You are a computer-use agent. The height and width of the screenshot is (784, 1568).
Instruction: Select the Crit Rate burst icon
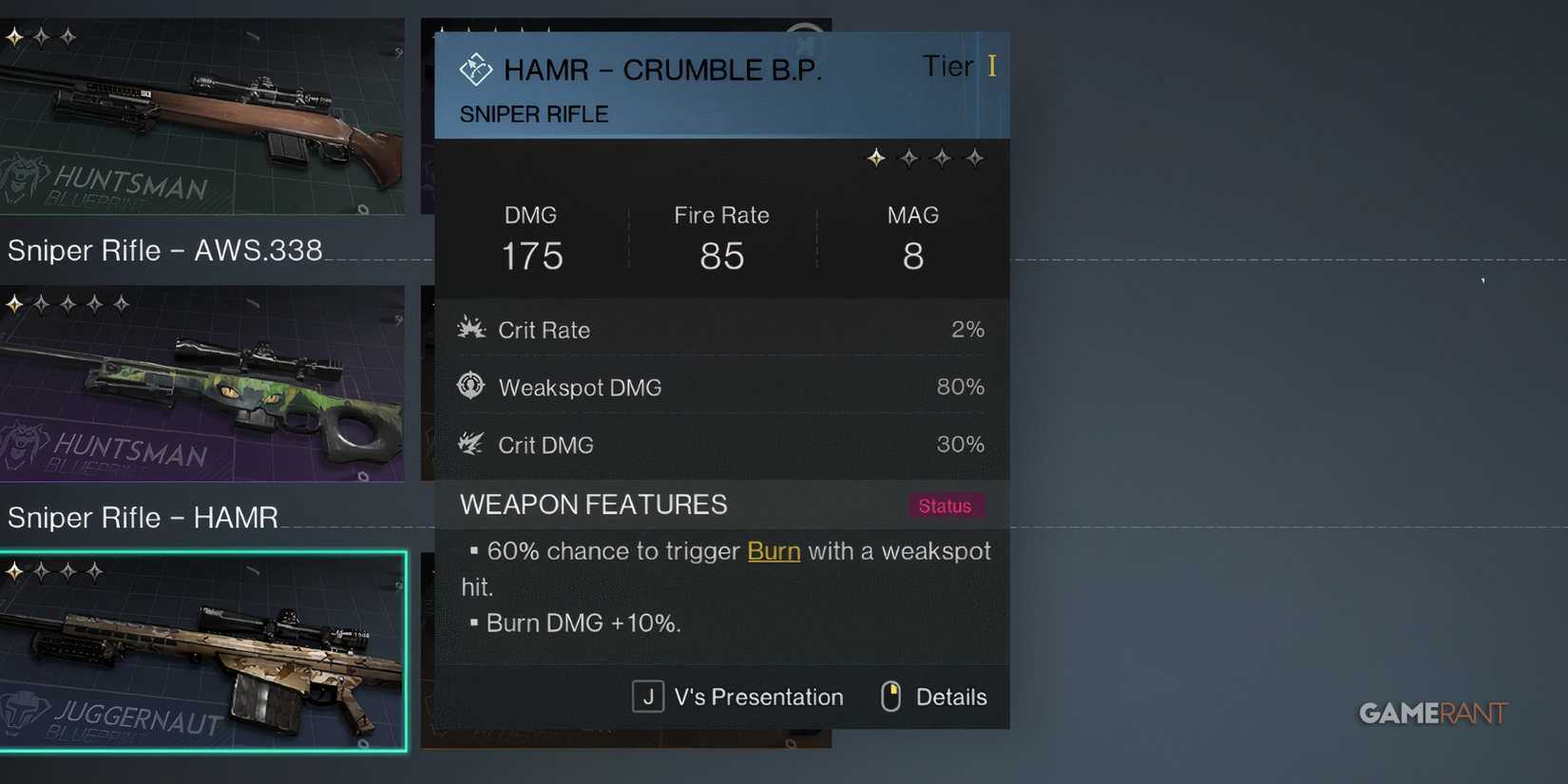(471, 328)
